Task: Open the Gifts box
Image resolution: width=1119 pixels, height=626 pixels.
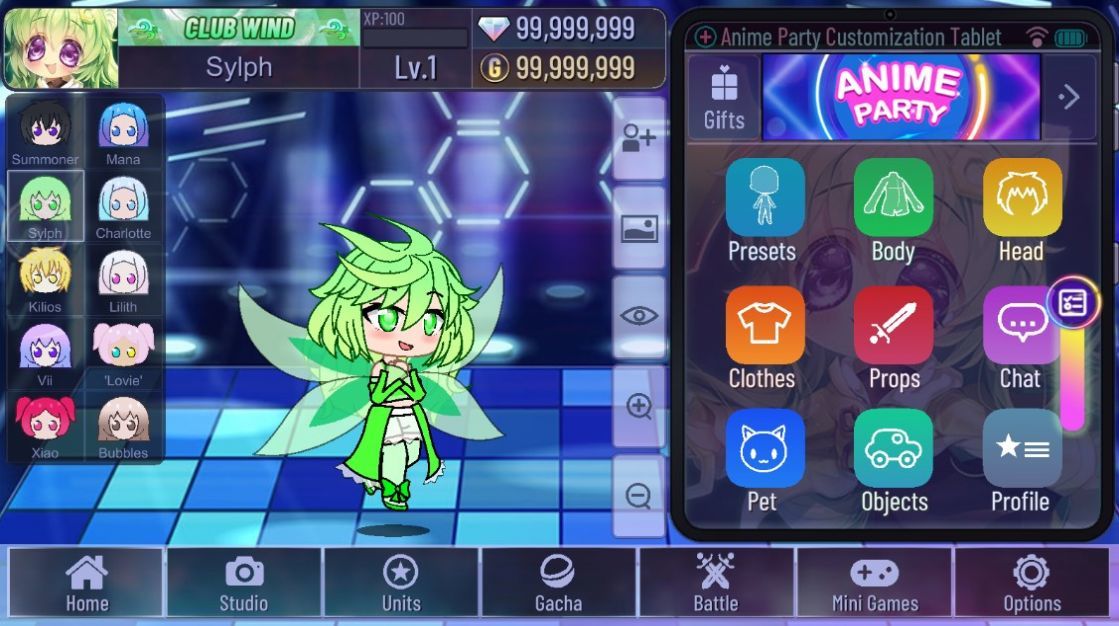Action: pyautogui.click(x=724, y=97)
